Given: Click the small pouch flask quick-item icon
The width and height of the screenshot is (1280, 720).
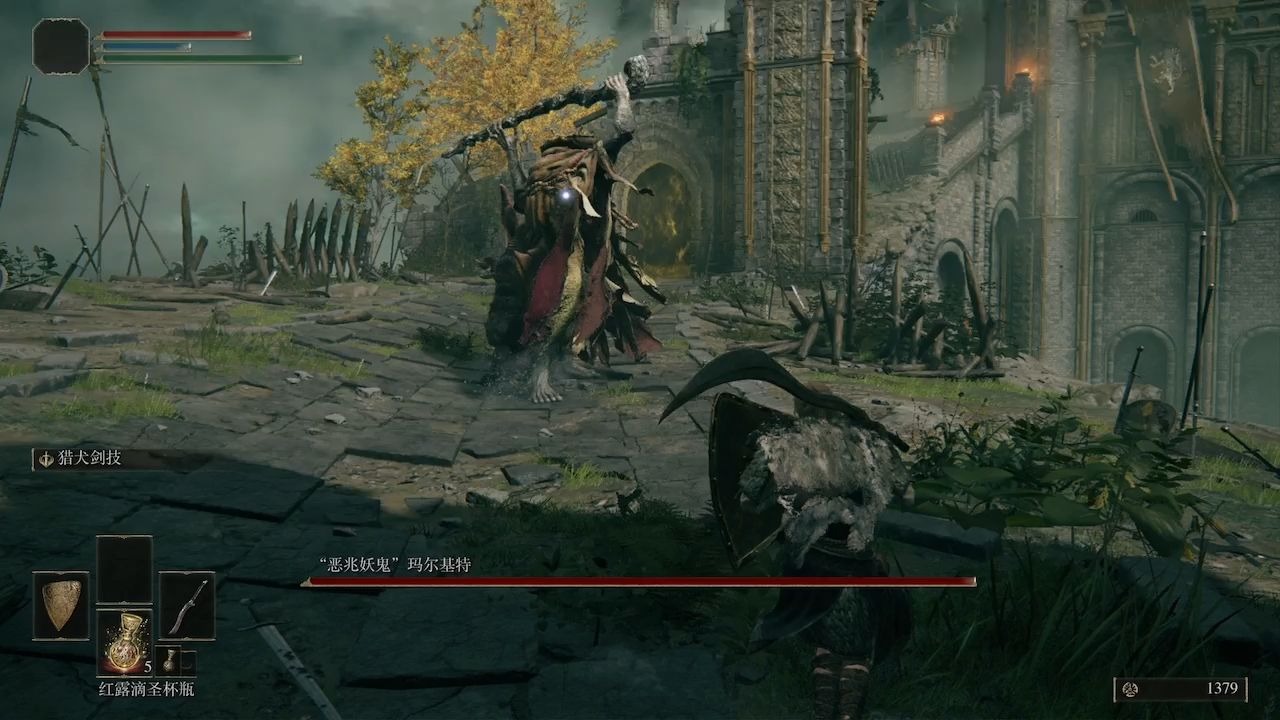Looking at the screenshot, I should [169, 662].
